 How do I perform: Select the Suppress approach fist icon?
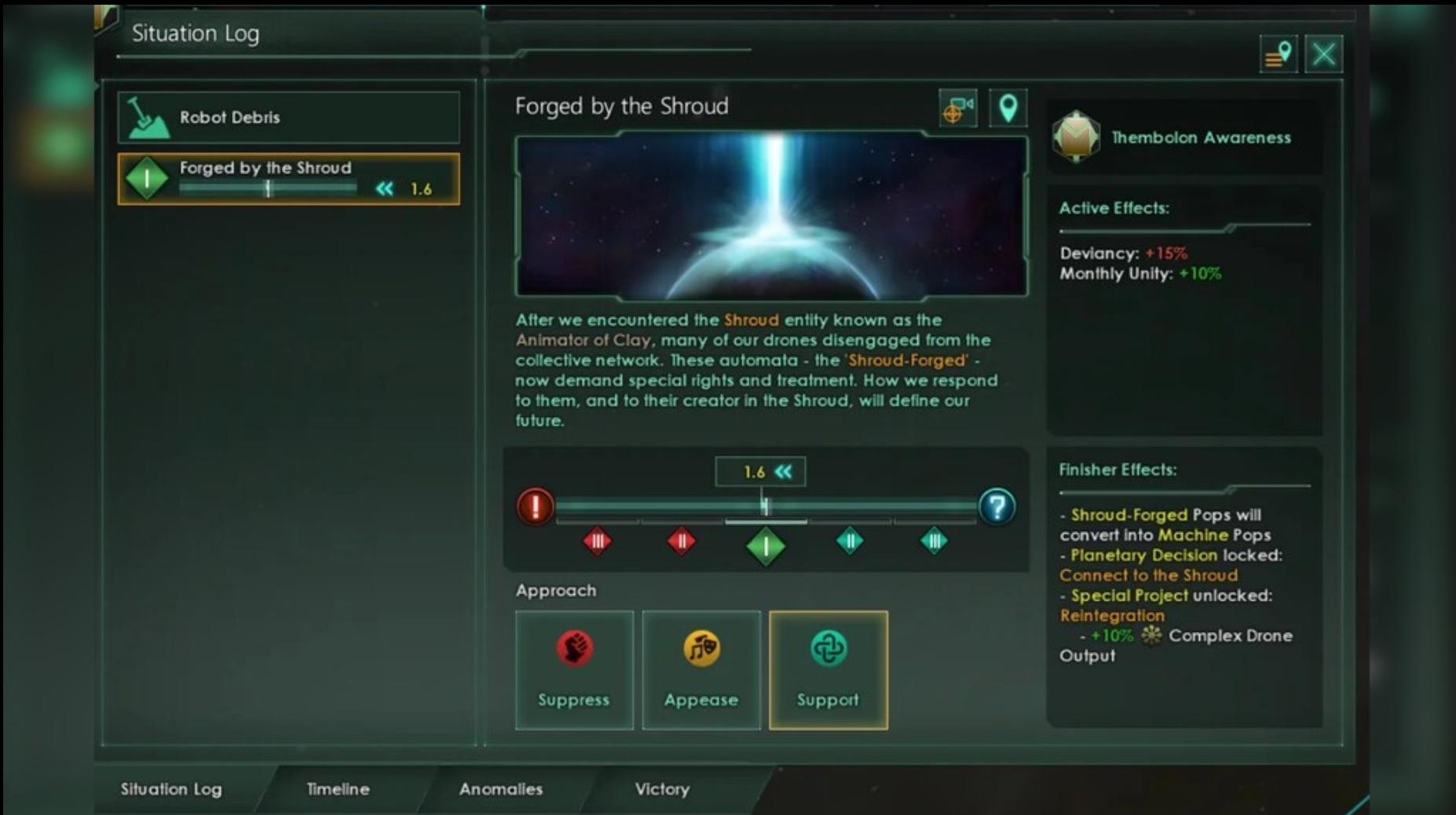574,649
